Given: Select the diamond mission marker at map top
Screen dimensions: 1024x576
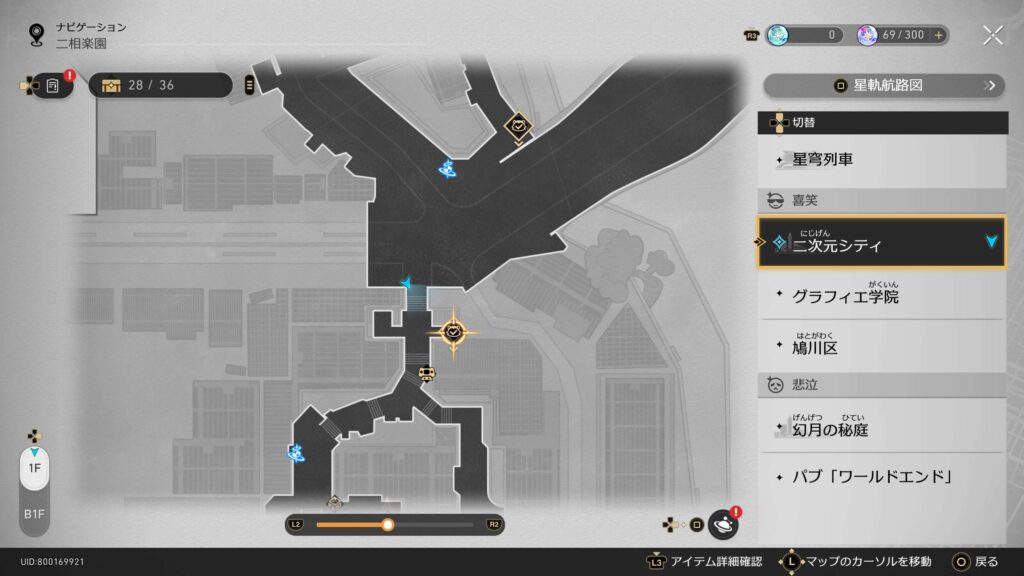Looking at the screenshot, I should tap(518, 126).
